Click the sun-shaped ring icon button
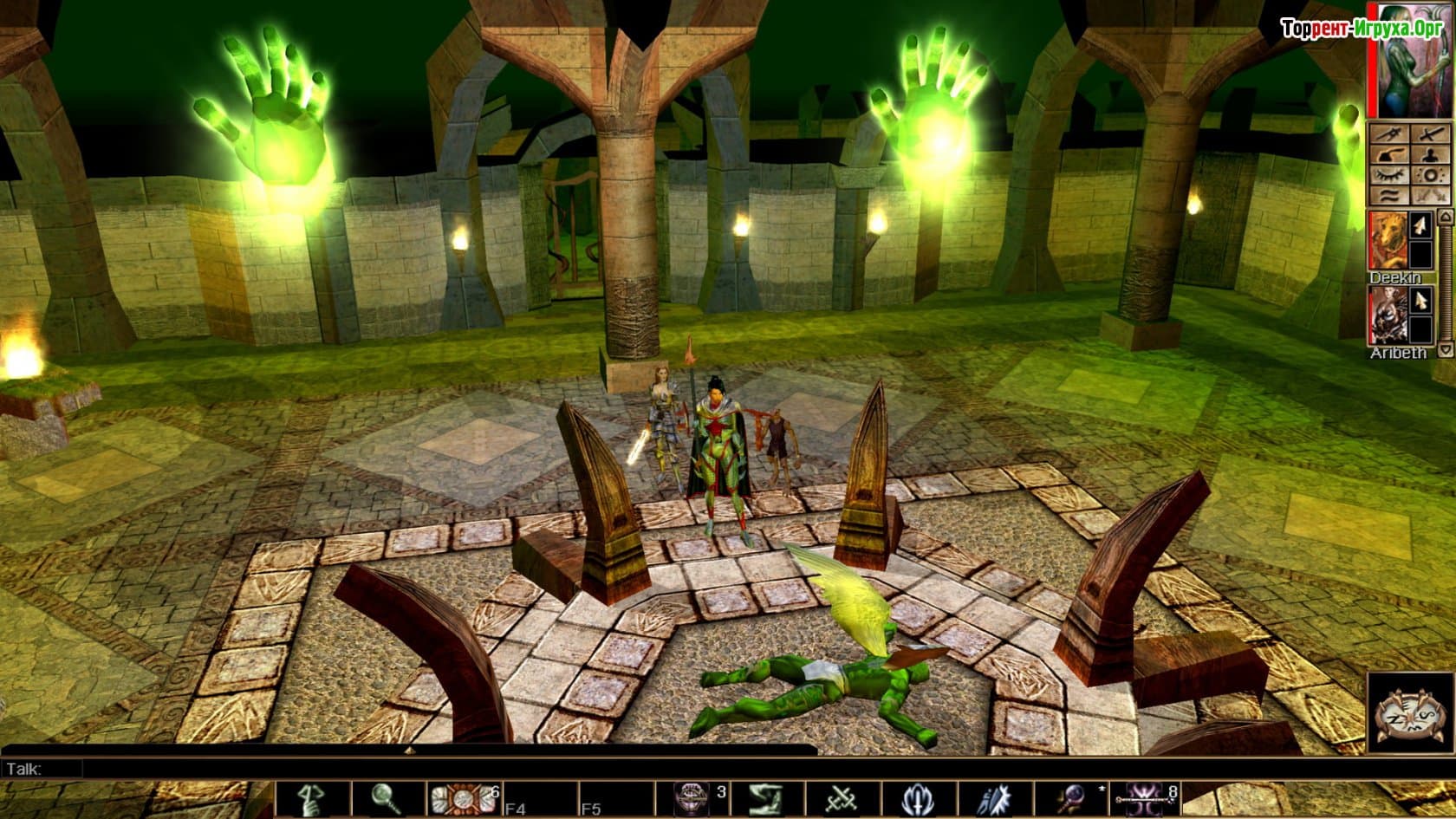 tap(1432, 176)
